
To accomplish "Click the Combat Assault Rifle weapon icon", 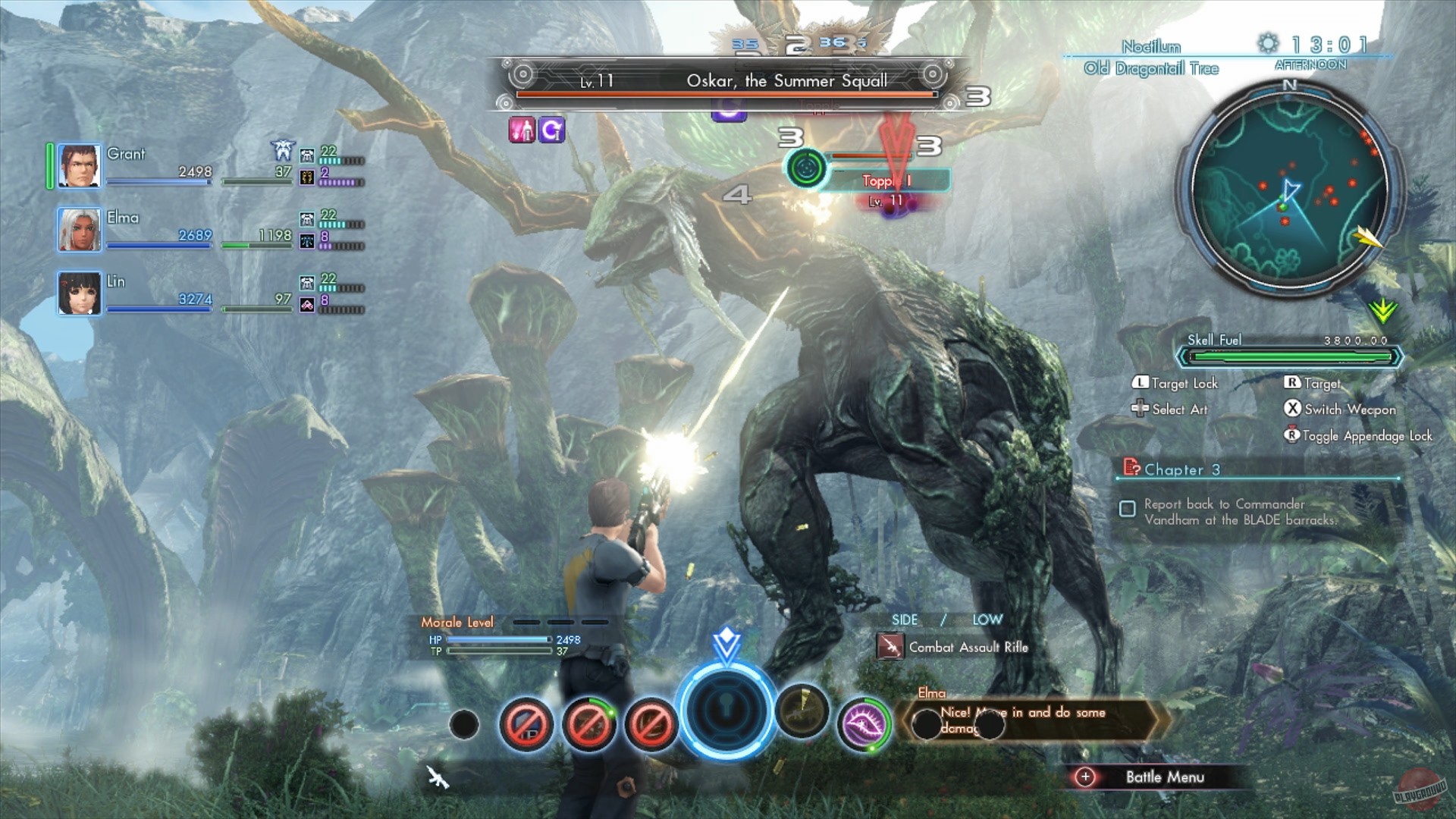I will click(x=891, y=648).
